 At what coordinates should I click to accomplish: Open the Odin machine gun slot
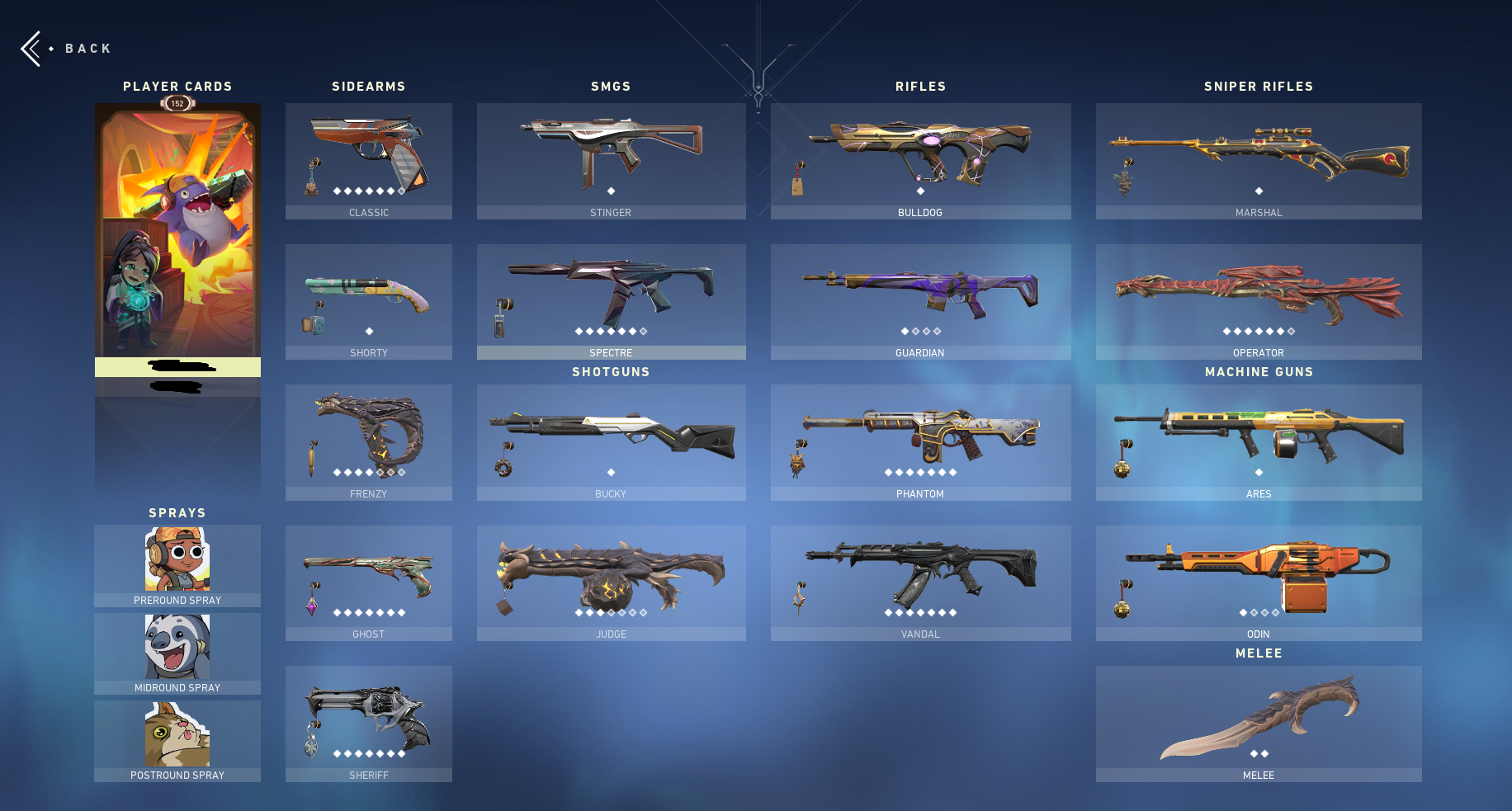(x=1258, y=582)
